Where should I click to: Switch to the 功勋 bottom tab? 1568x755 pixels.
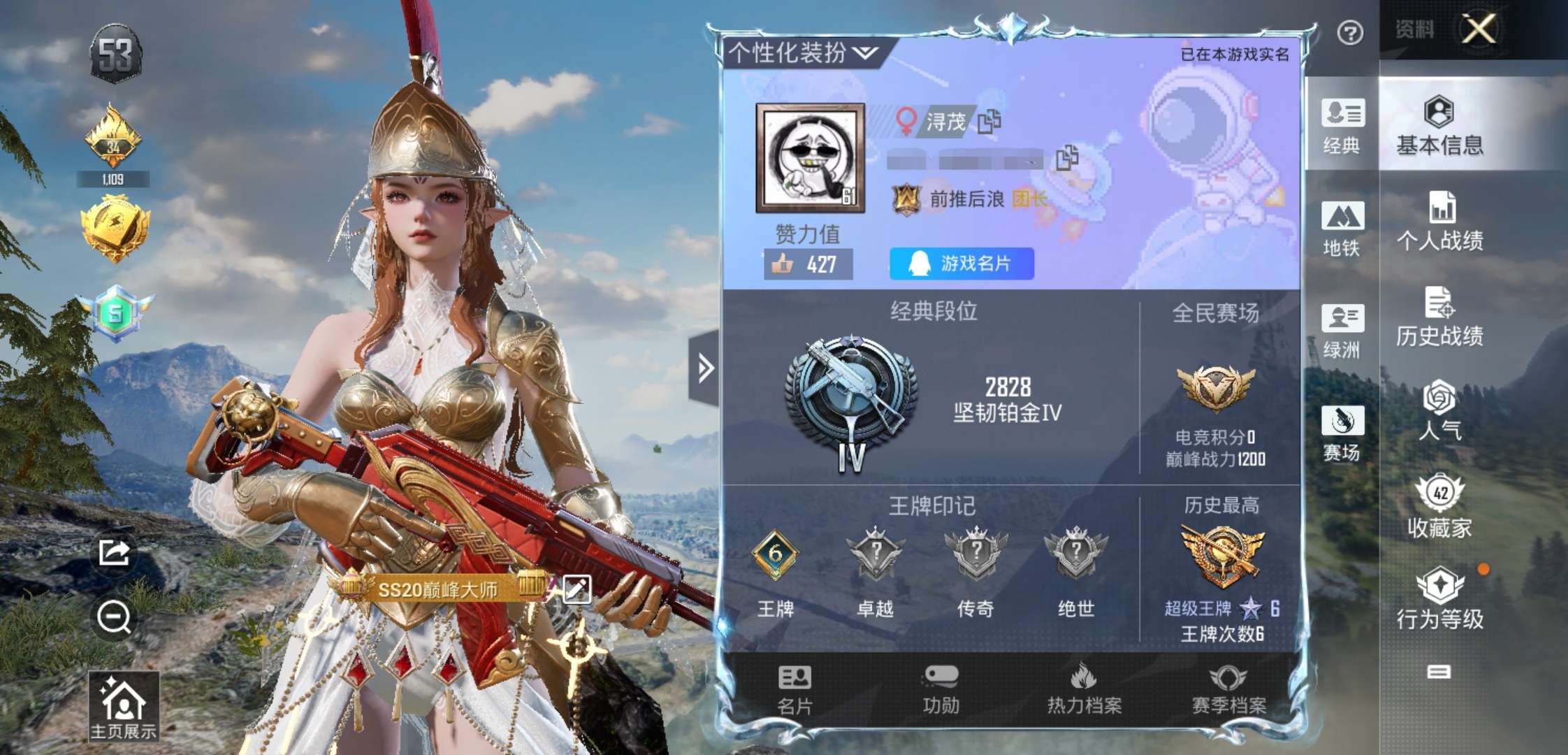pos(941,689)
